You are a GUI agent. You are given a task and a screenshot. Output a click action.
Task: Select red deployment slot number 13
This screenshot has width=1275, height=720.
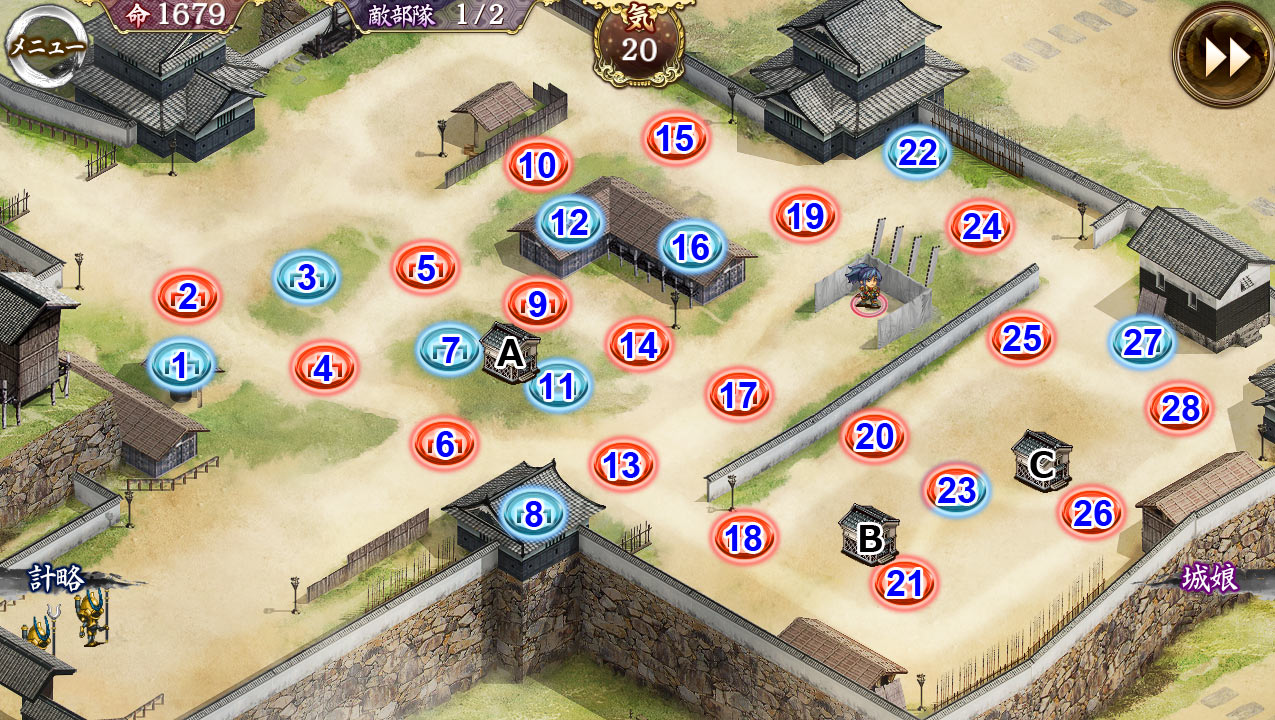pos(622,465)
